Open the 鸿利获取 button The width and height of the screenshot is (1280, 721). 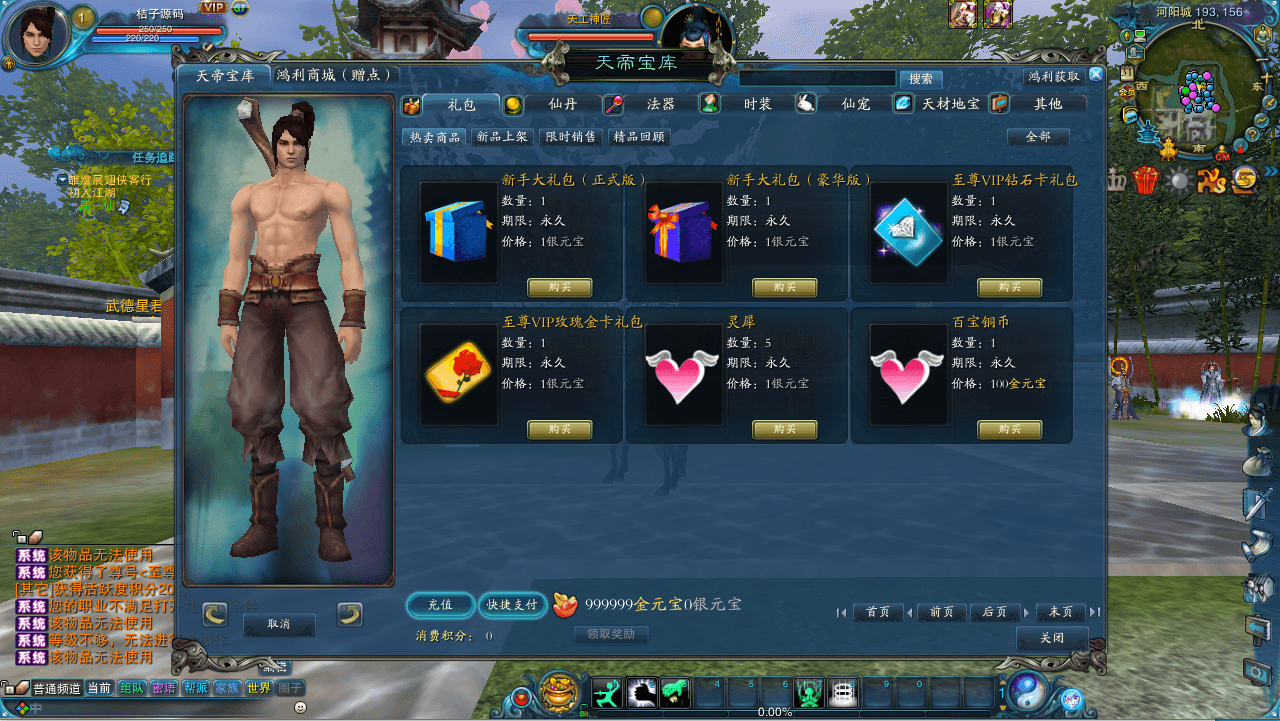[x=1054, y=77]
